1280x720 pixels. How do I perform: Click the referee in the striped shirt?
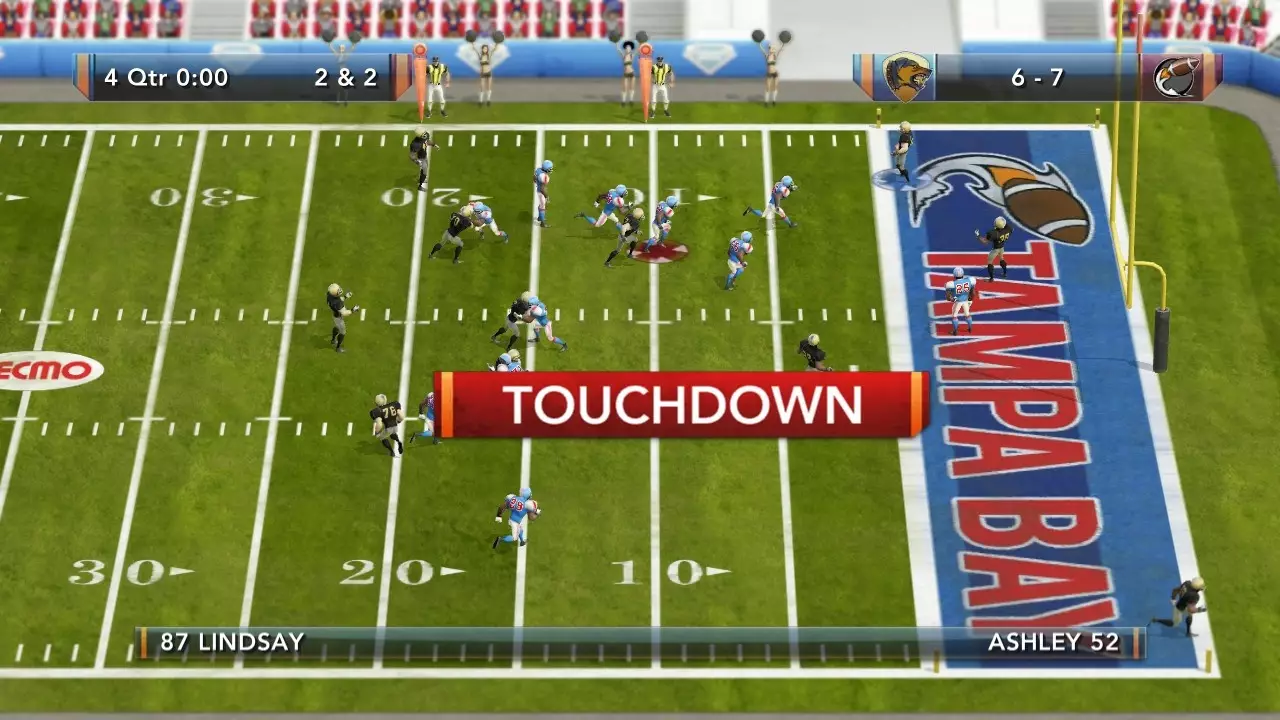[437, 80]
